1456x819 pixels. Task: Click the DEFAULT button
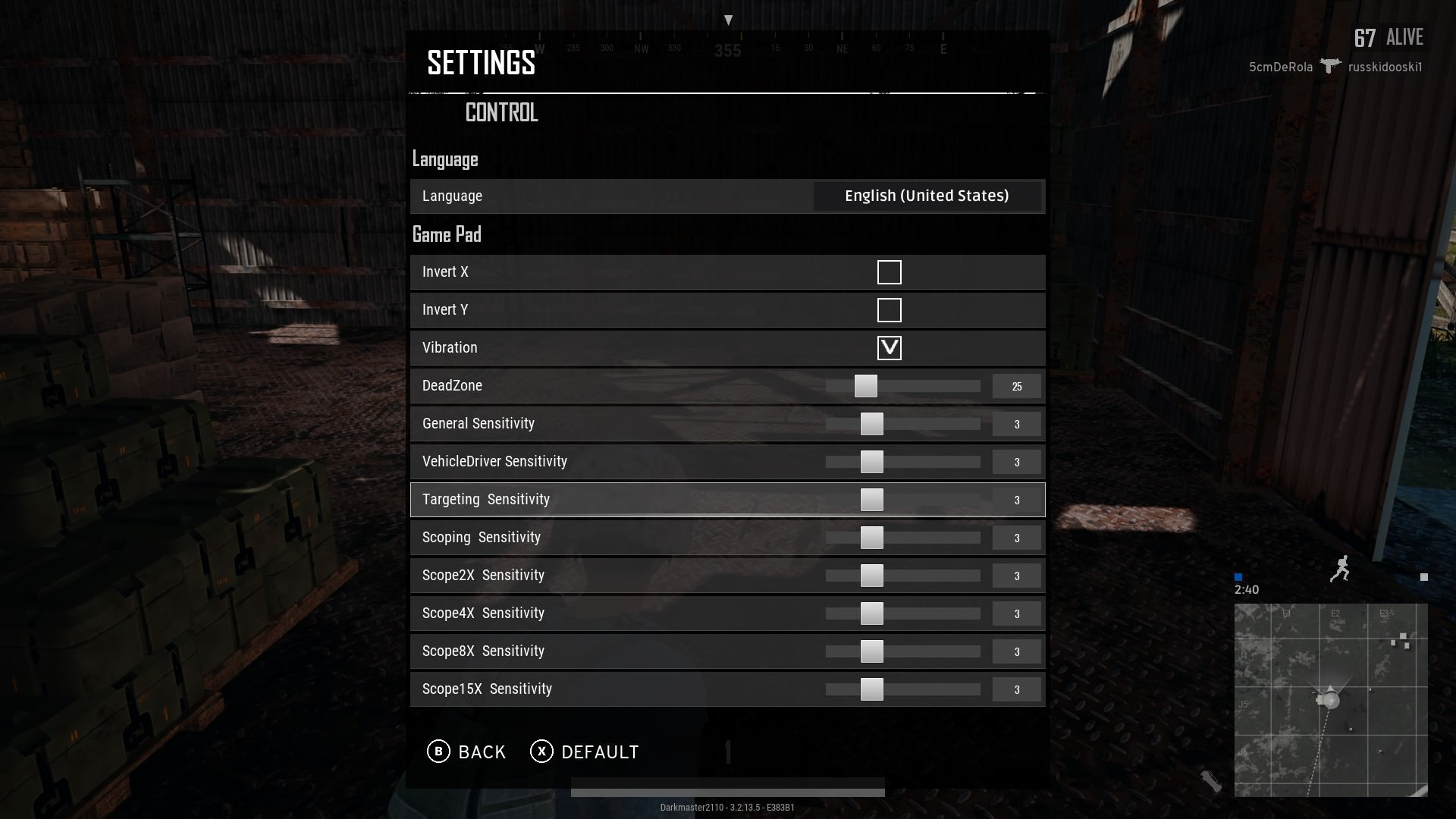tap(599, 752)
